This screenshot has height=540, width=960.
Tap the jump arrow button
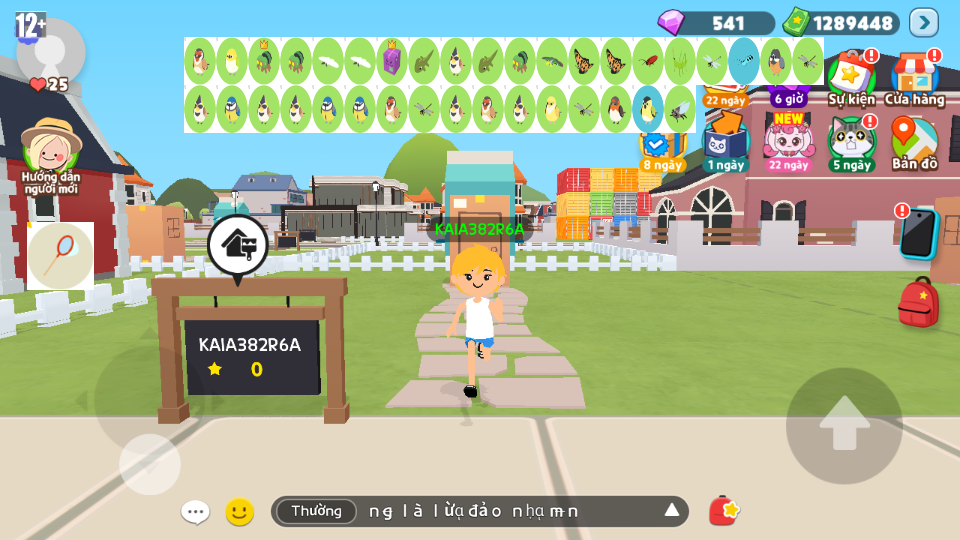click(844, 425)
